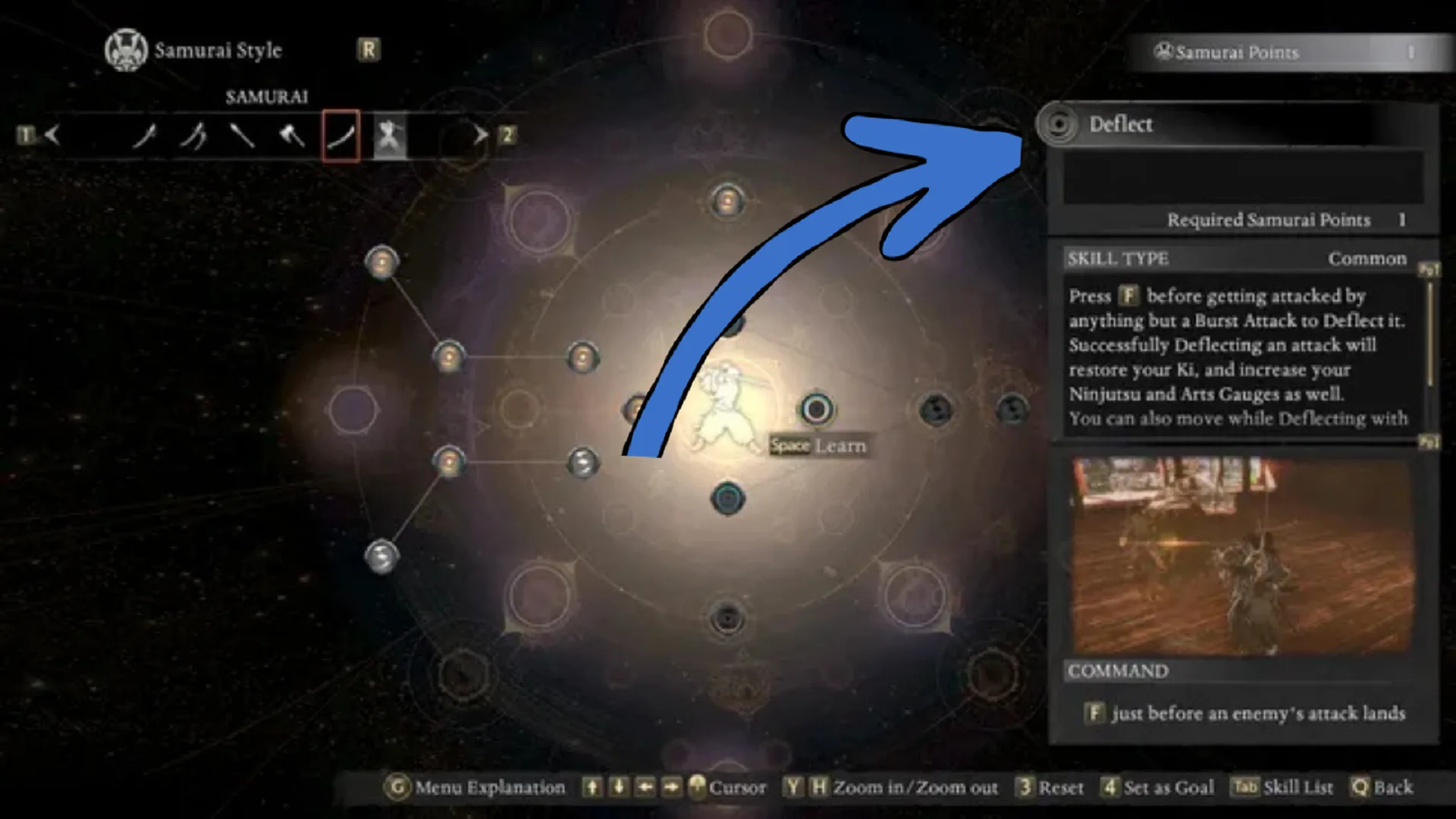Screen dimensions: 1456x819
Task: Select the highlighted Odachi weapon icon
Action: click(x=340, y=136)
